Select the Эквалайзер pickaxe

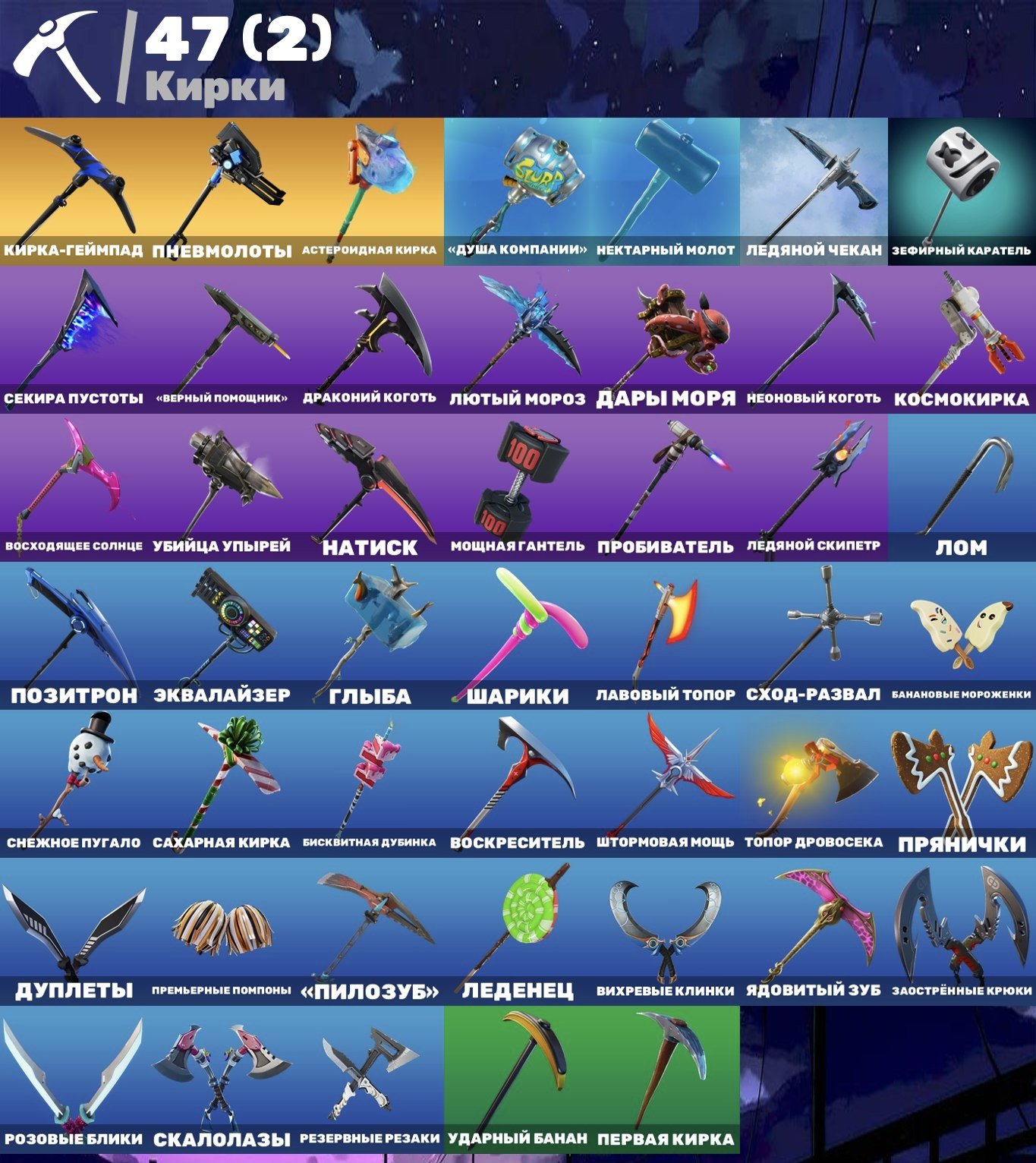point(220,622)
